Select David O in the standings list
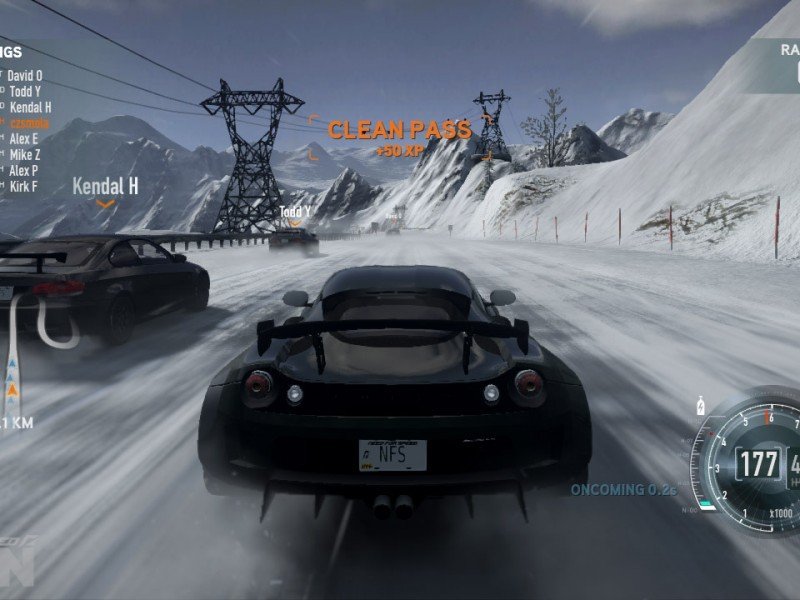The image size is (800, 600). click(x=26, y=75)
